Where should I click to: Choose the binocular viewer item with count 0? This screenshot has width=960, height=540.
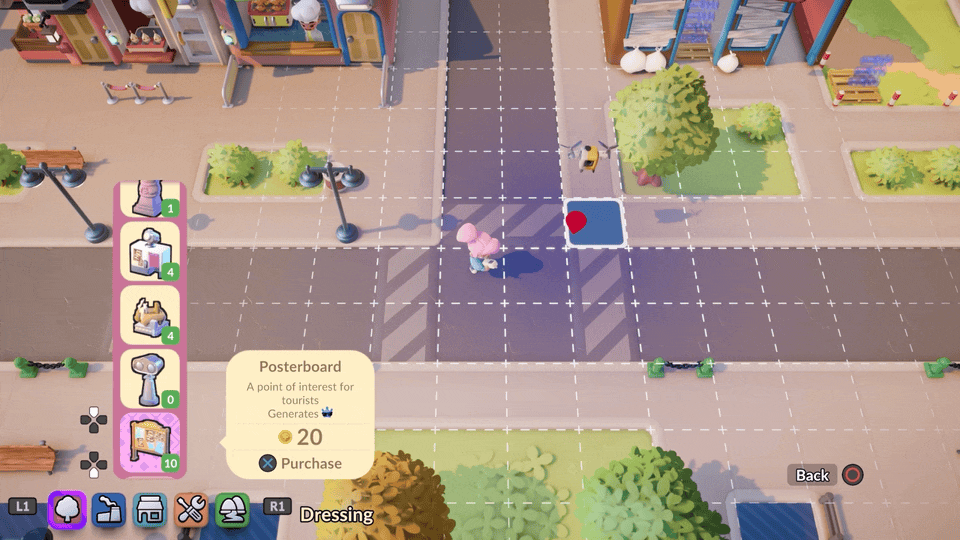click(x=150, y=379)
